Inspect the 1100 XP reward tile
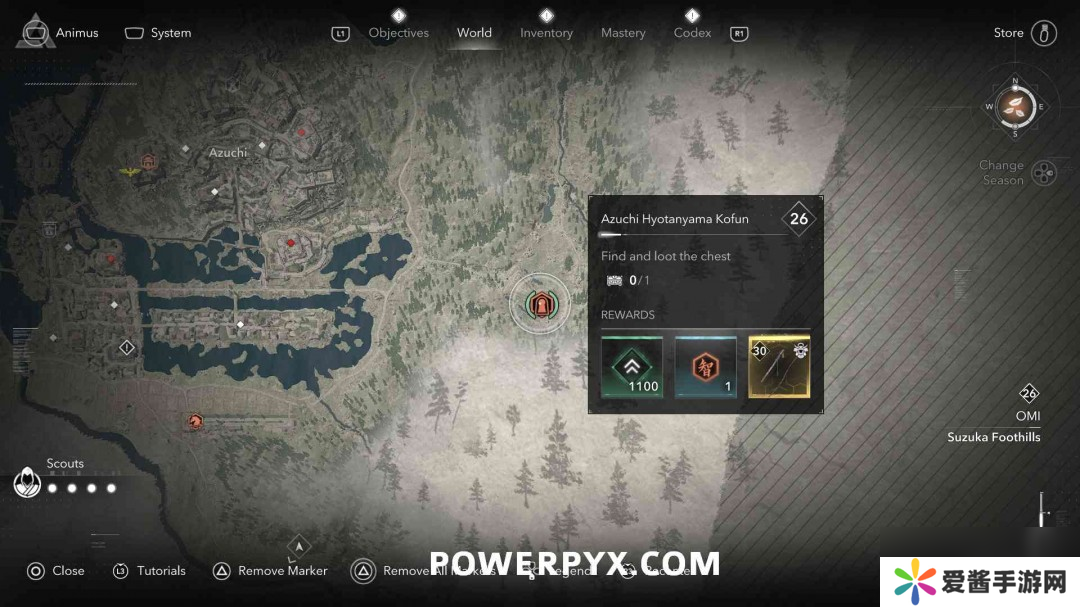 coord(632,367)
